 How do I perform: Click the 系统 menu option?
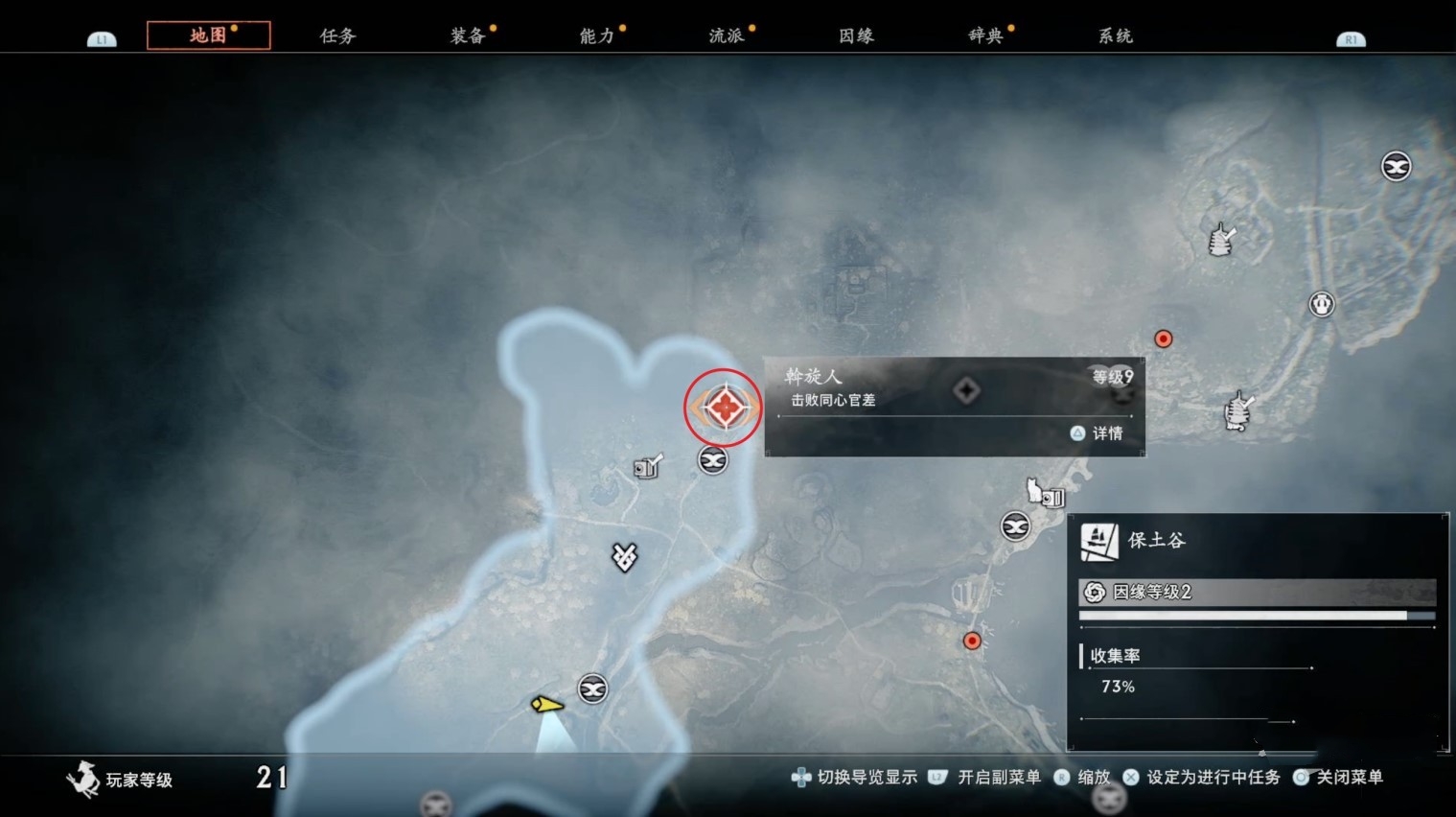pyautogui.click(x=1115, y=35)
